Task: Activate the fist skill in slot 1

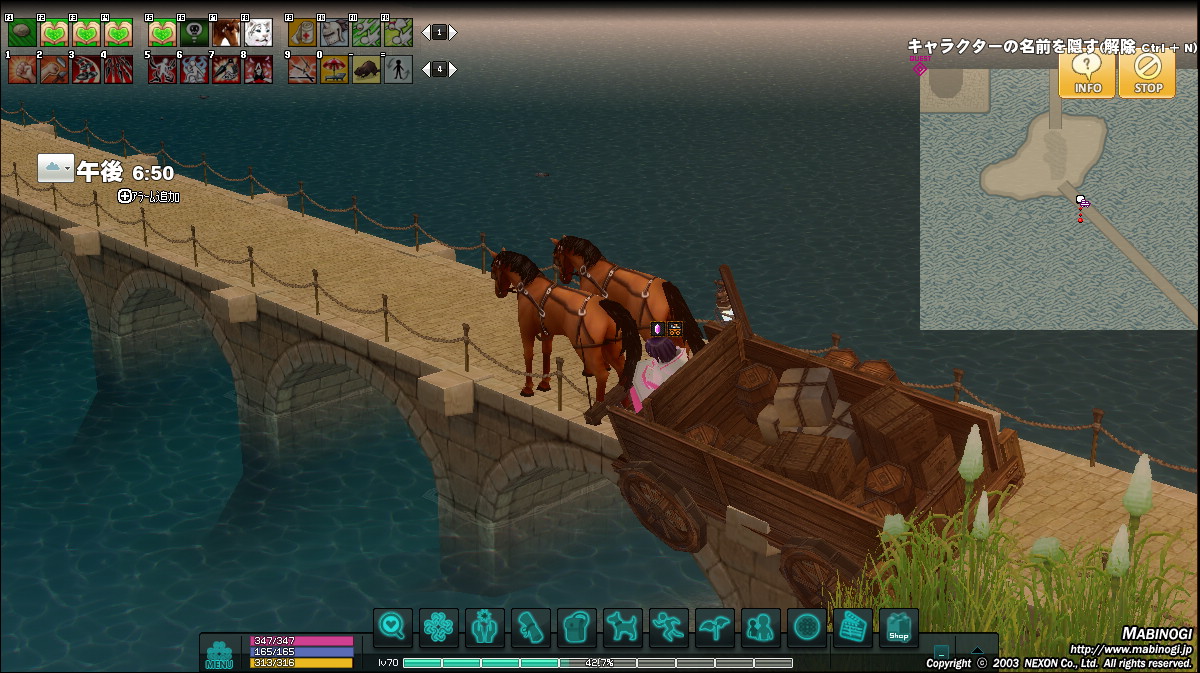Action: click(x=22, y=69)
